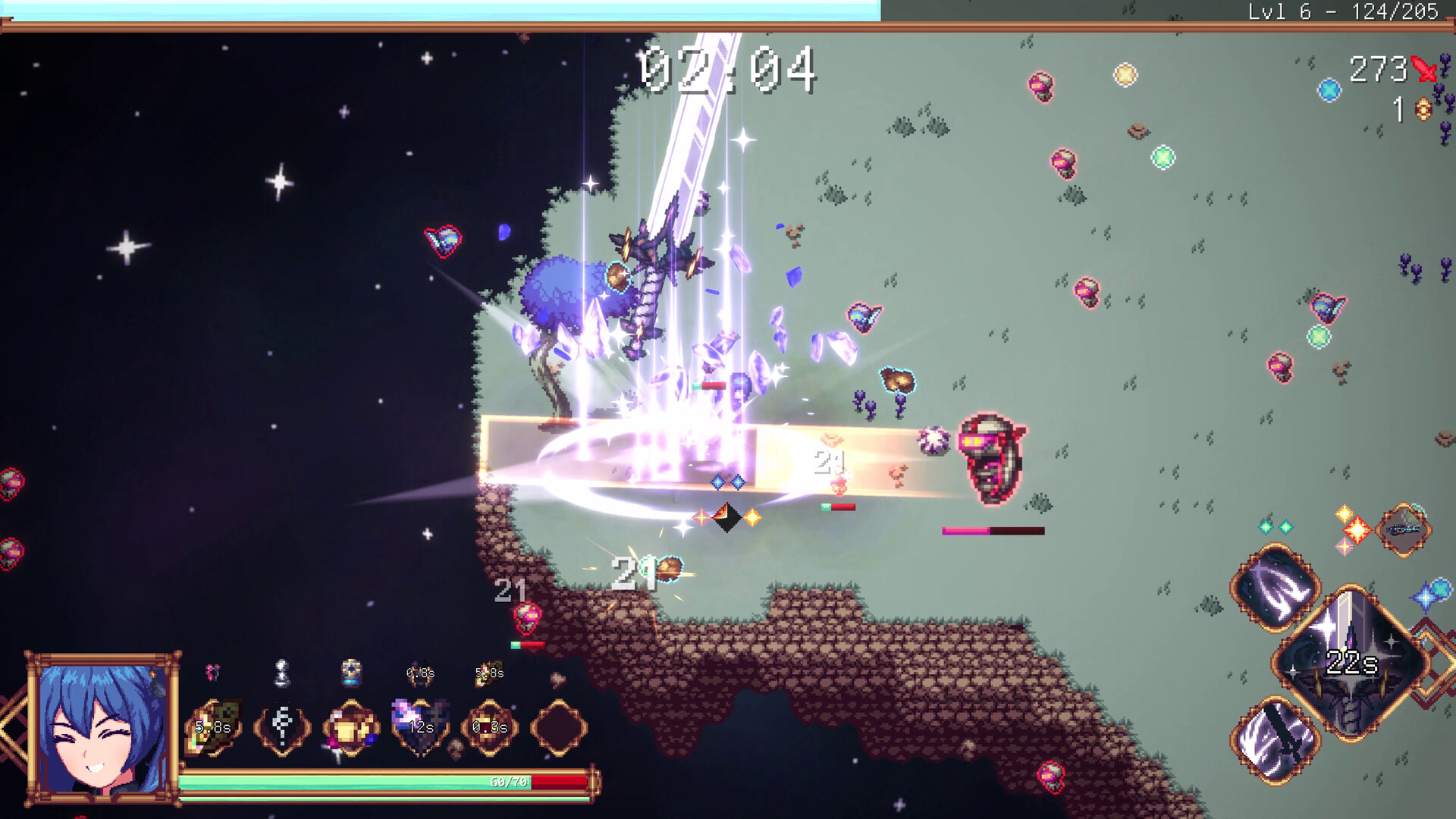
Task: Activate the purple slash ability icon
Action: click(1277, 588)
